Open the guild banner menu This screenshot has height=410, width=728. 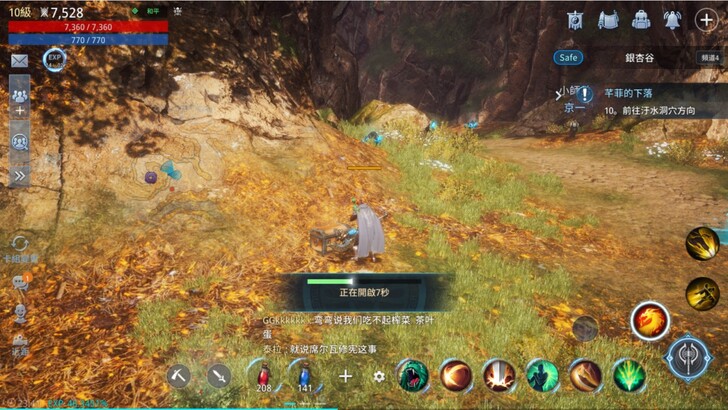click(576, 20)
